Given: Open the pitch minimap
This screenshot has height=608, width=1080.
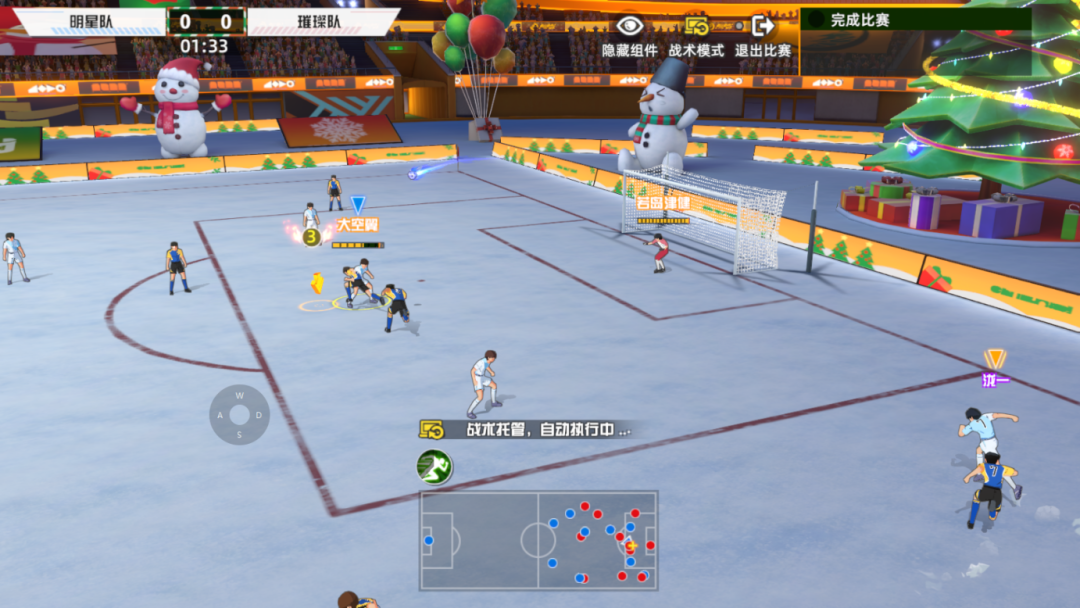Looking at the screenshot, I should pyautogui.click(x=538, y=540).
